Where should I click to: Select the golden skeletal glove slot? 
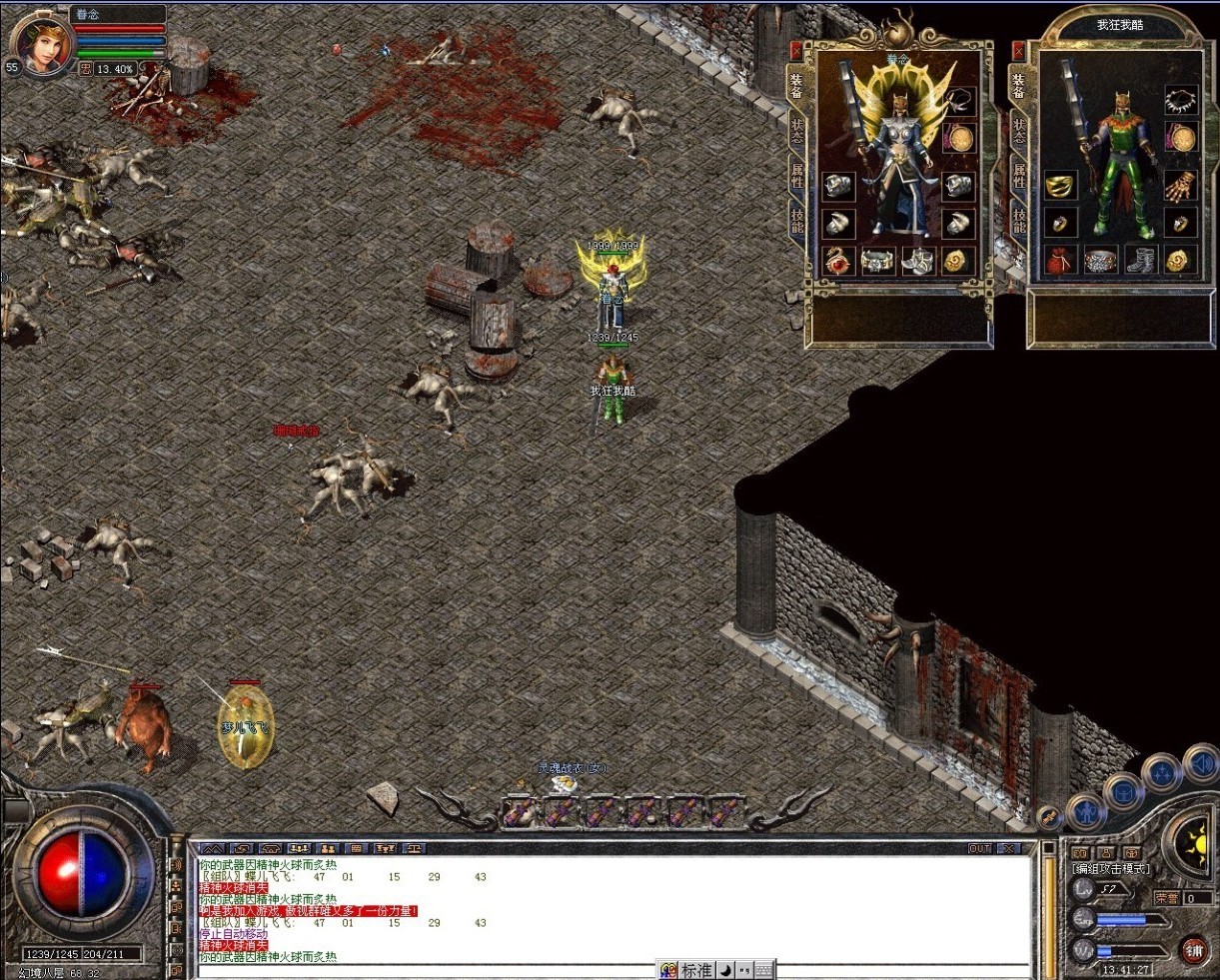(1182, 185)
